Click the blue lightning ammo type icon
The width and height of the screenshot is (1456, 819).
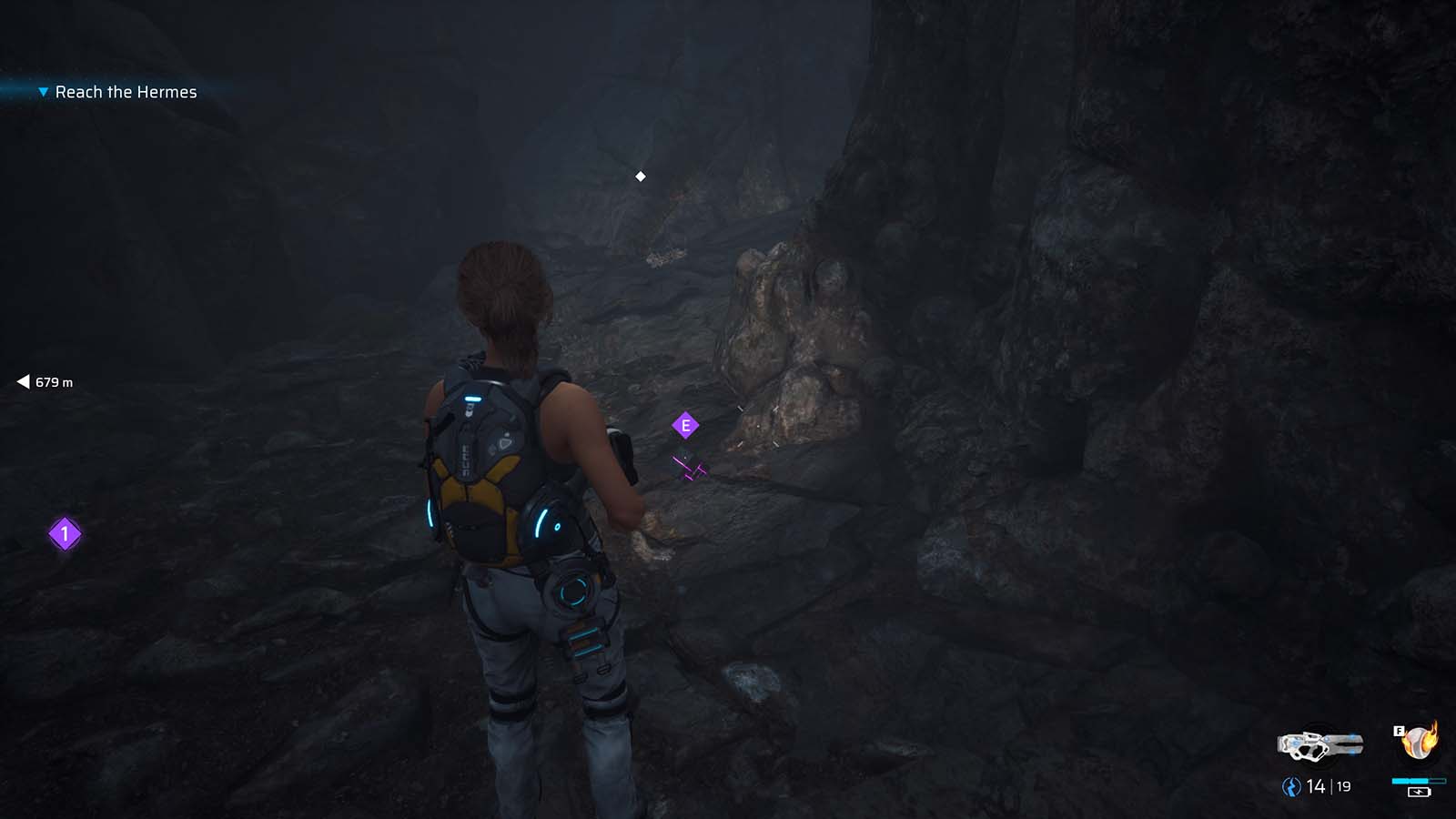pos(1291,786)
